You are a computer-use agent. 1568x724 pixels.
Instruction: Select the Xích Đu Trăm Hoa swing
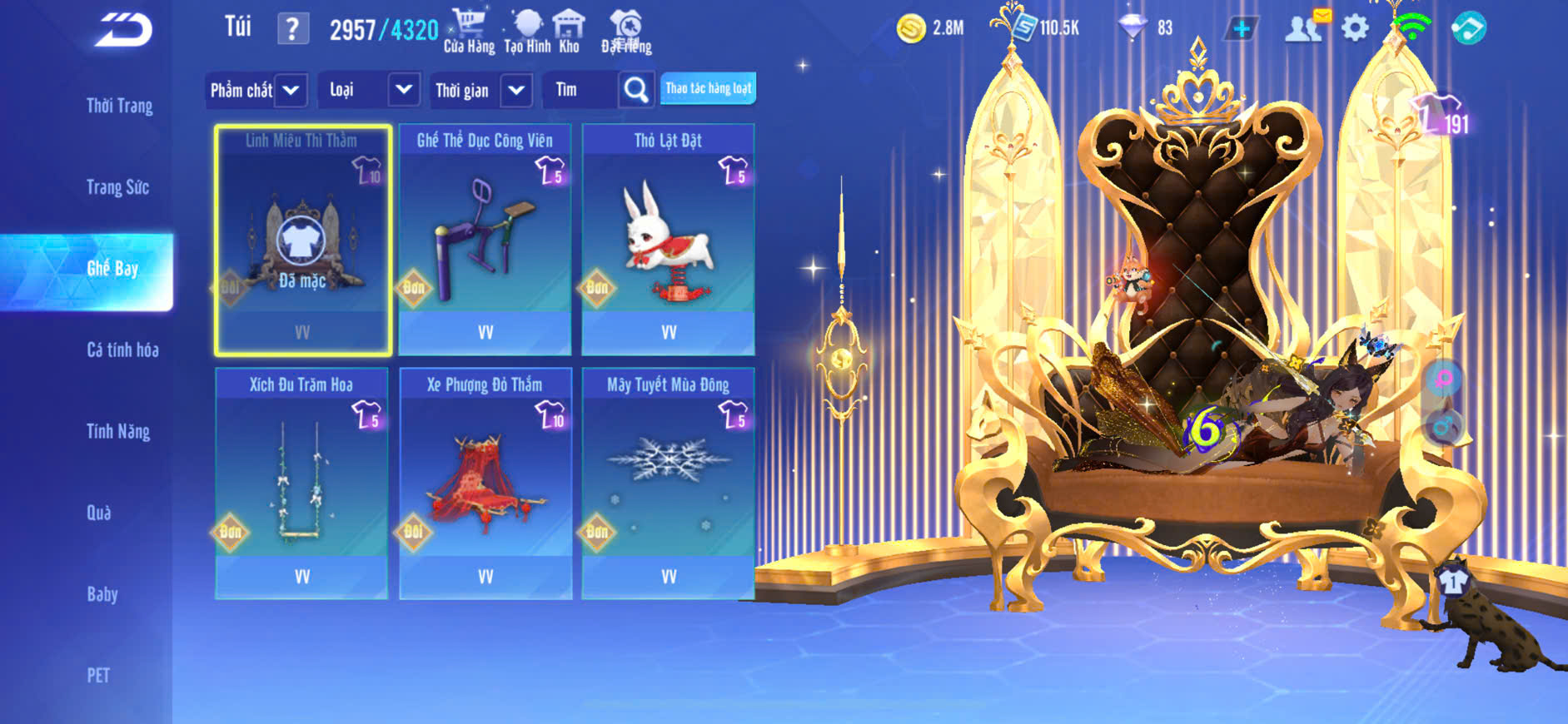(301, 483)
